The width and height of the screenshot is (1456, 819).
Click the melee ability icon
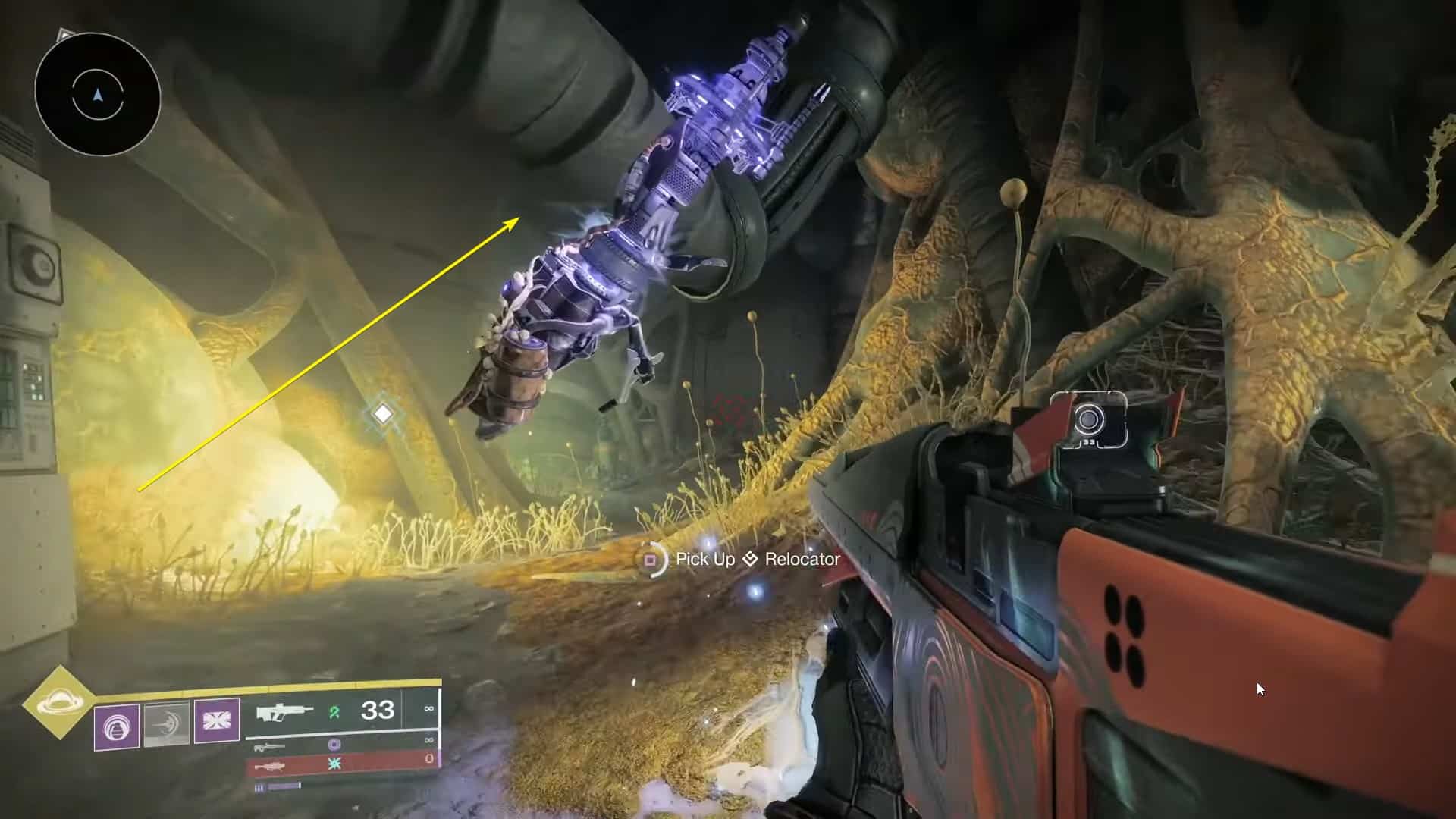tap(166, 724)
